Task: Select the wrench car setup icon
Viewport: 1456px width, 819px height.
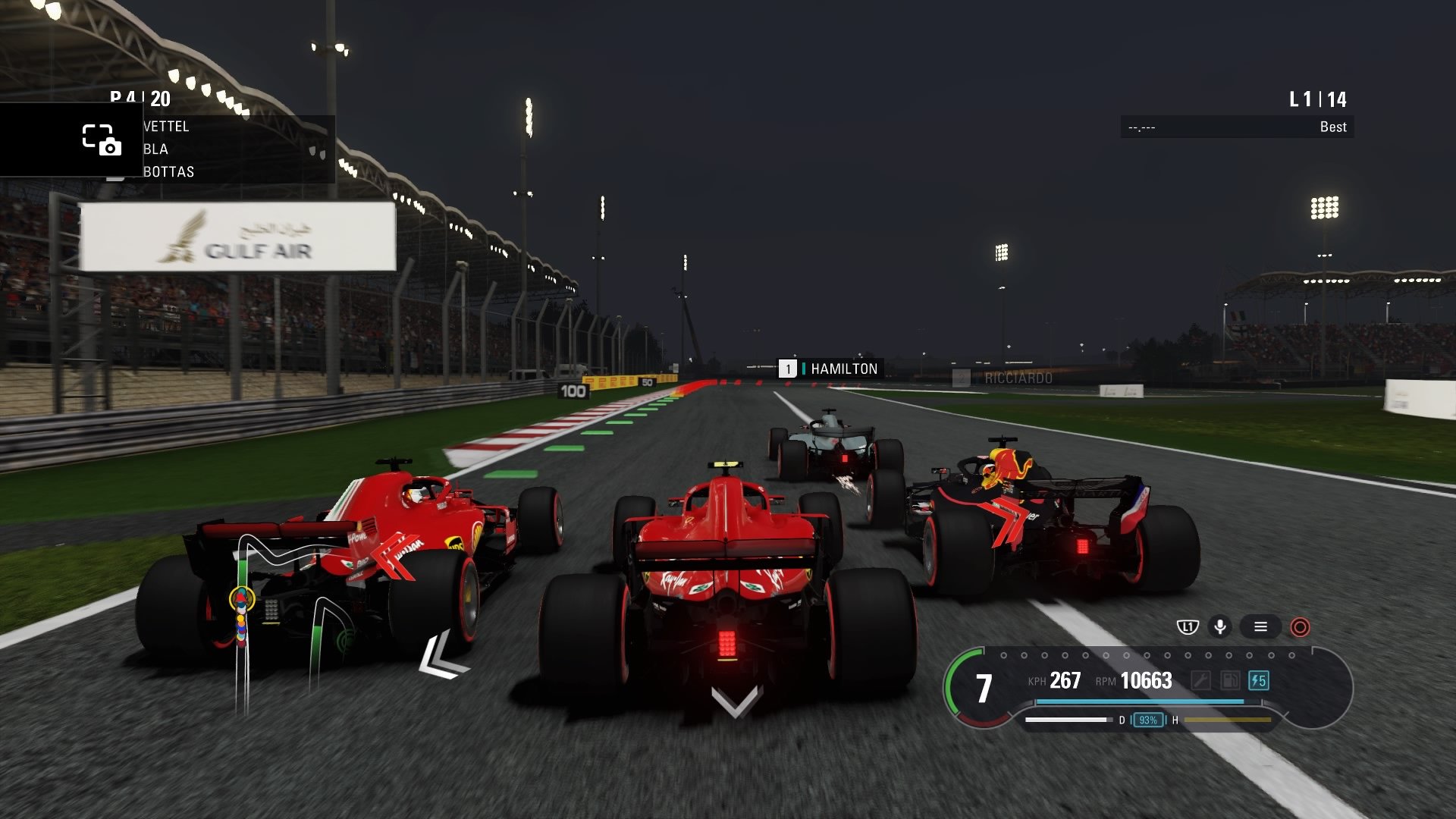Action: (1200, 680)
